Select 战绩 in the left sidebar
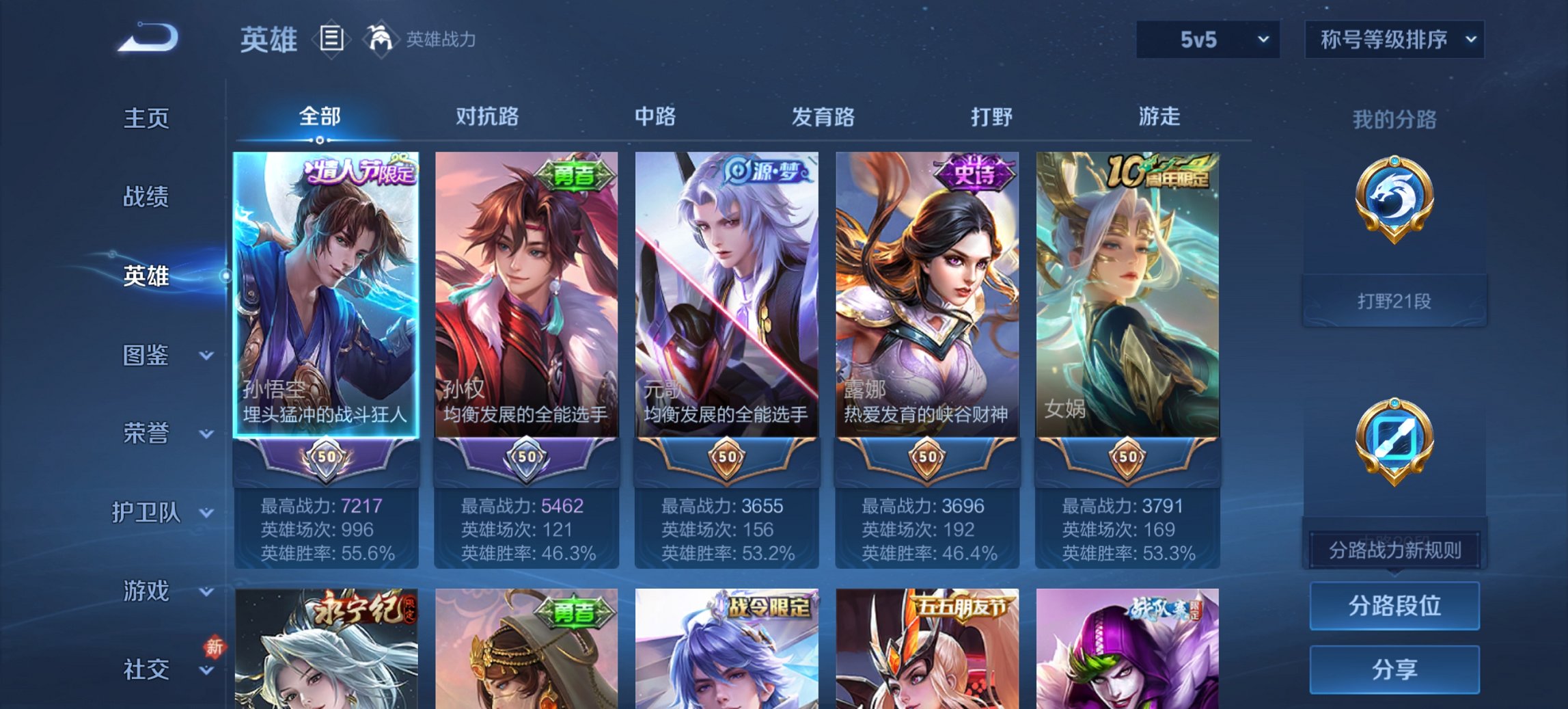Screen dimensions: 1568x709 coord(147,197)
